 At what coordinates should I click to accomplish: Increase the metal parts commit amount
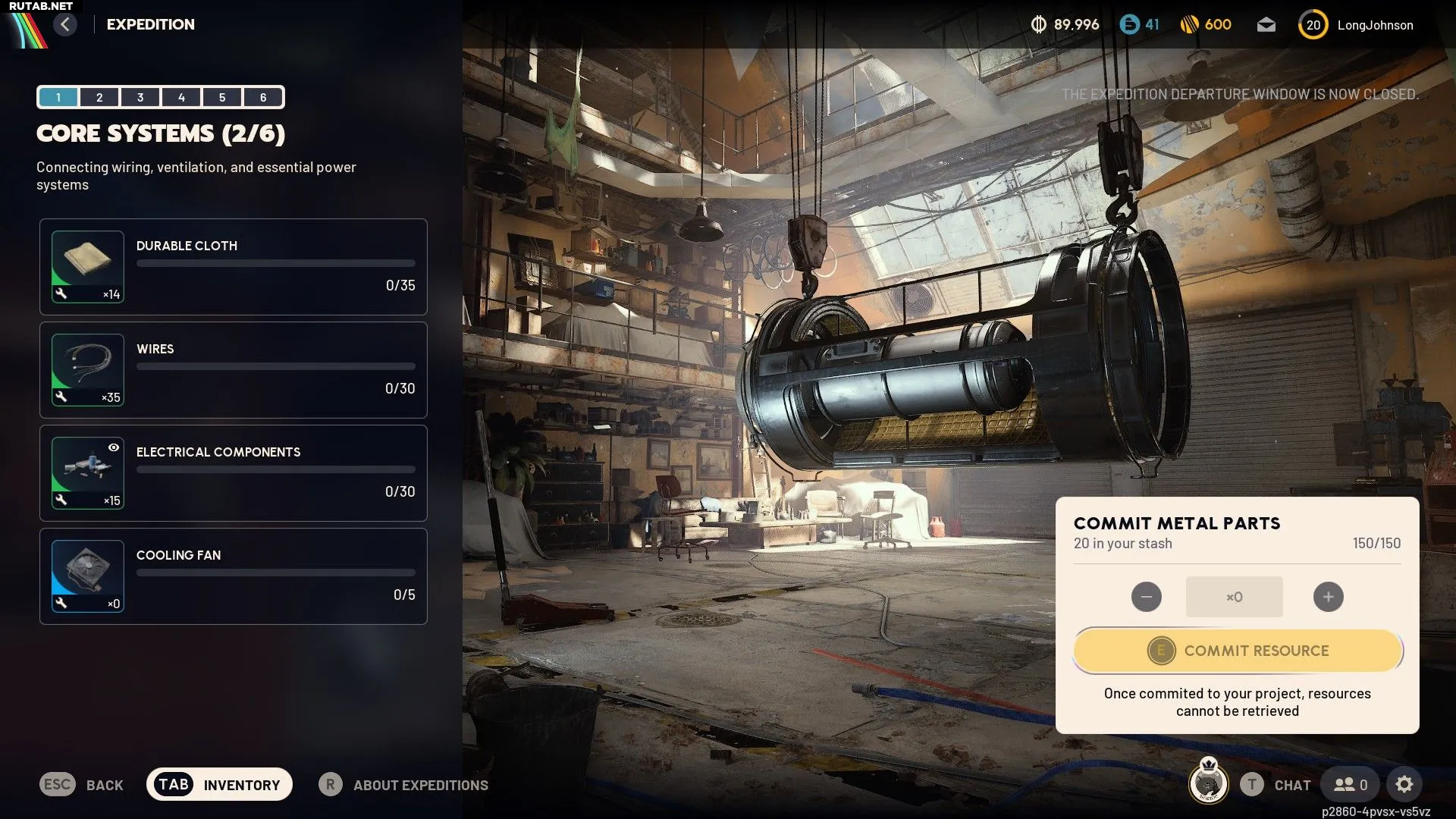[1328, 597]
